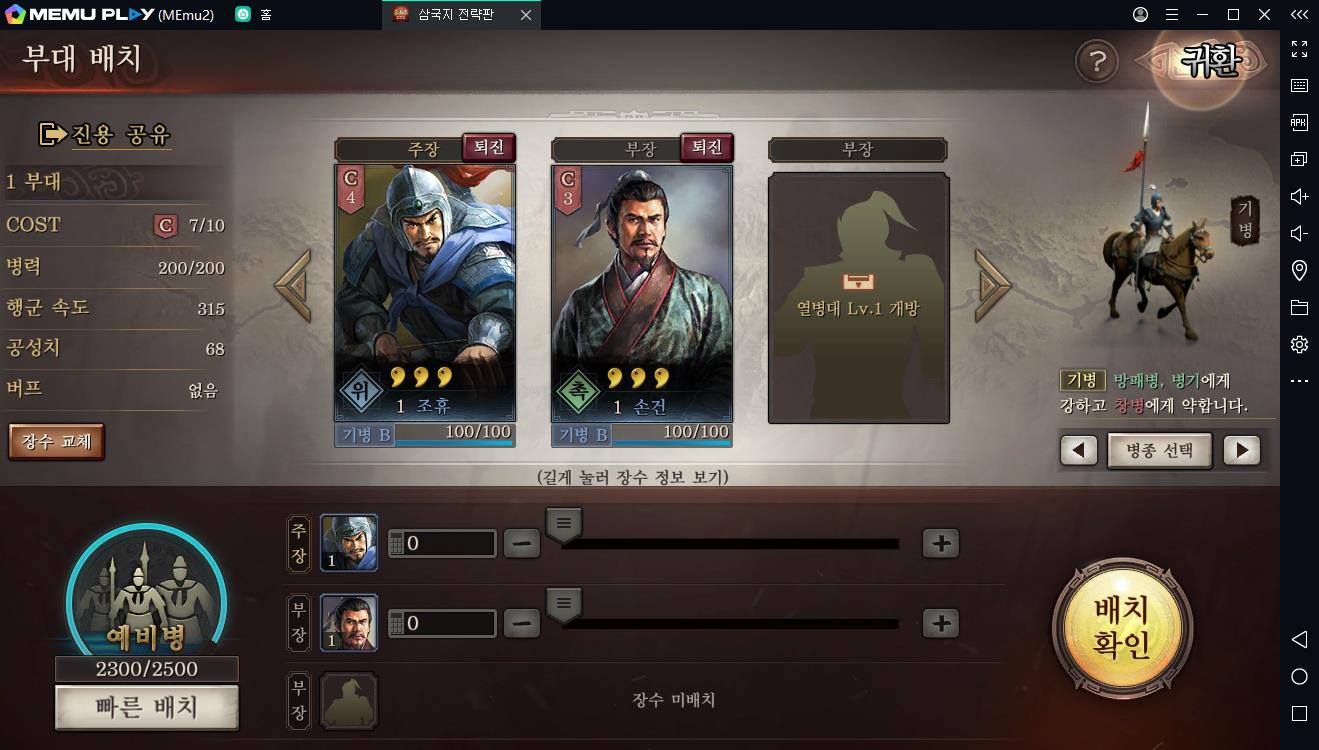Return with the 귀환 button
The image size is (1319, 750).
pos(1210,62)
